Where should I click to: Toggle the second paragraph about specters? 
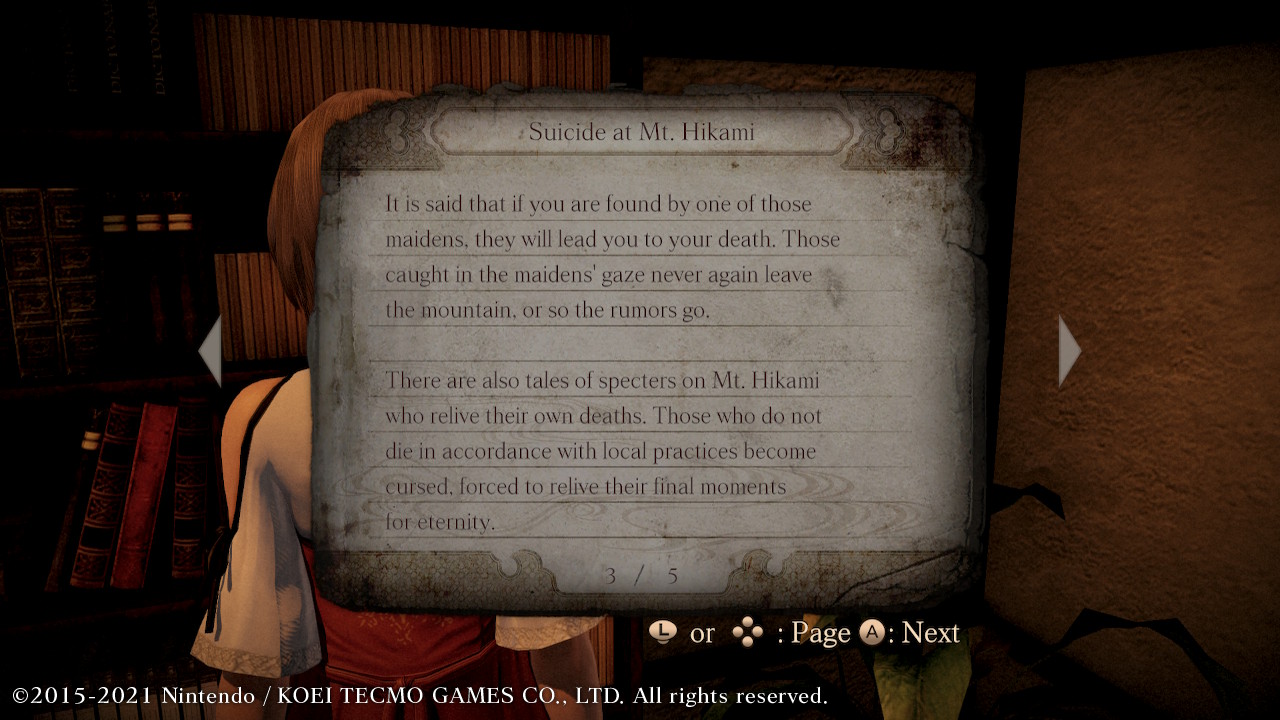click(x=614, y=450)
